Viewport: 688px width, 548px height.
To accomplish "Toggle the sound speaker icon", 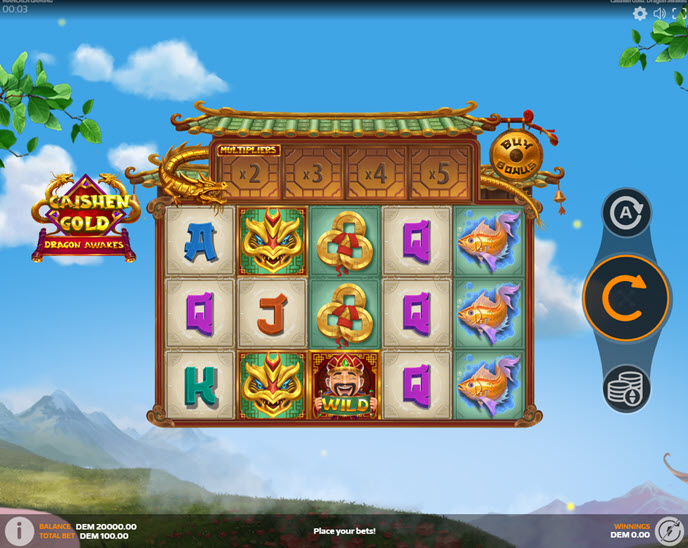I will click(x=660, y=14).
